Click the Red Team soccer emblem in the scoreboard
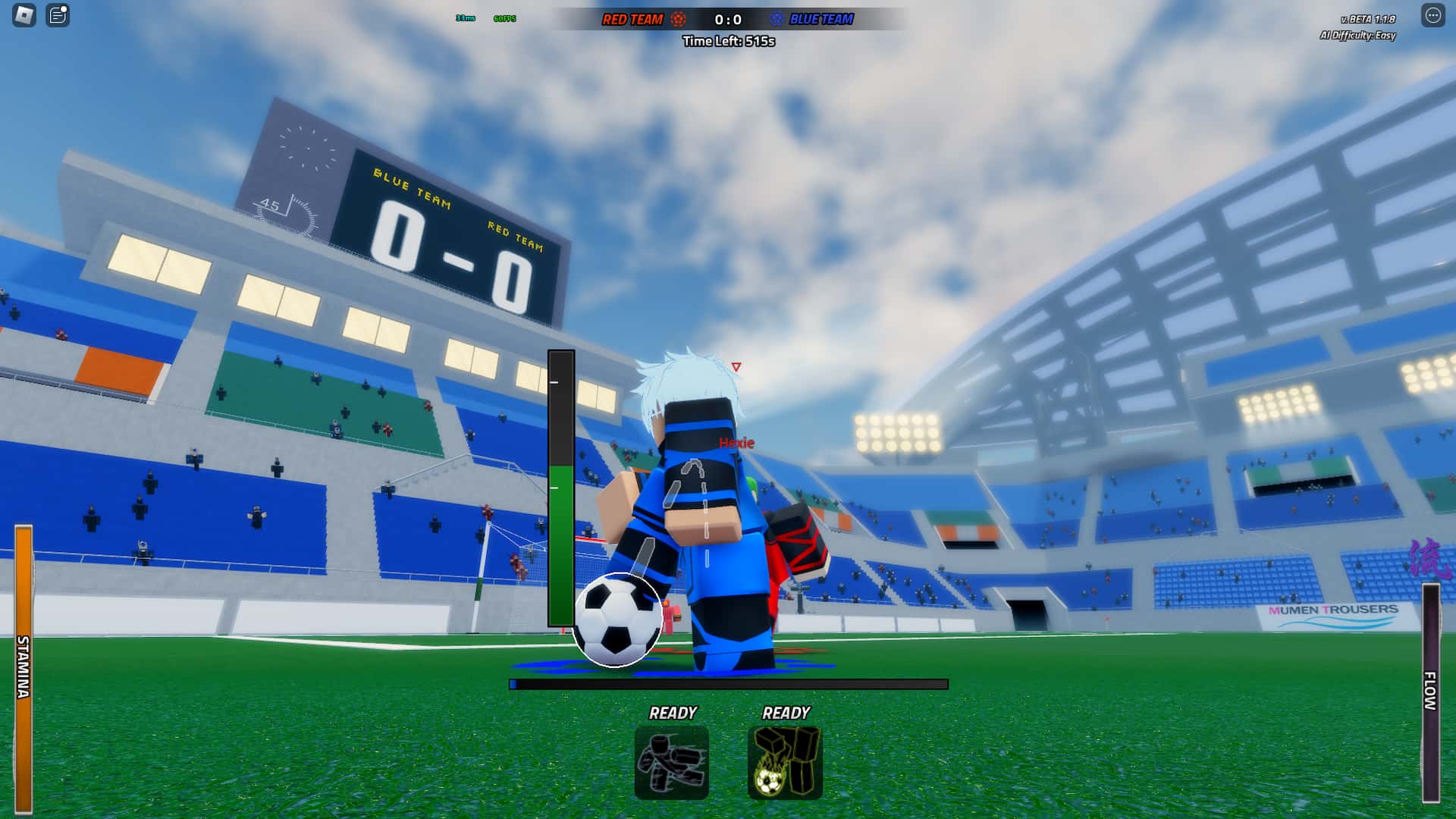This screenshot has width=1456, height=819. pos(677,19)
